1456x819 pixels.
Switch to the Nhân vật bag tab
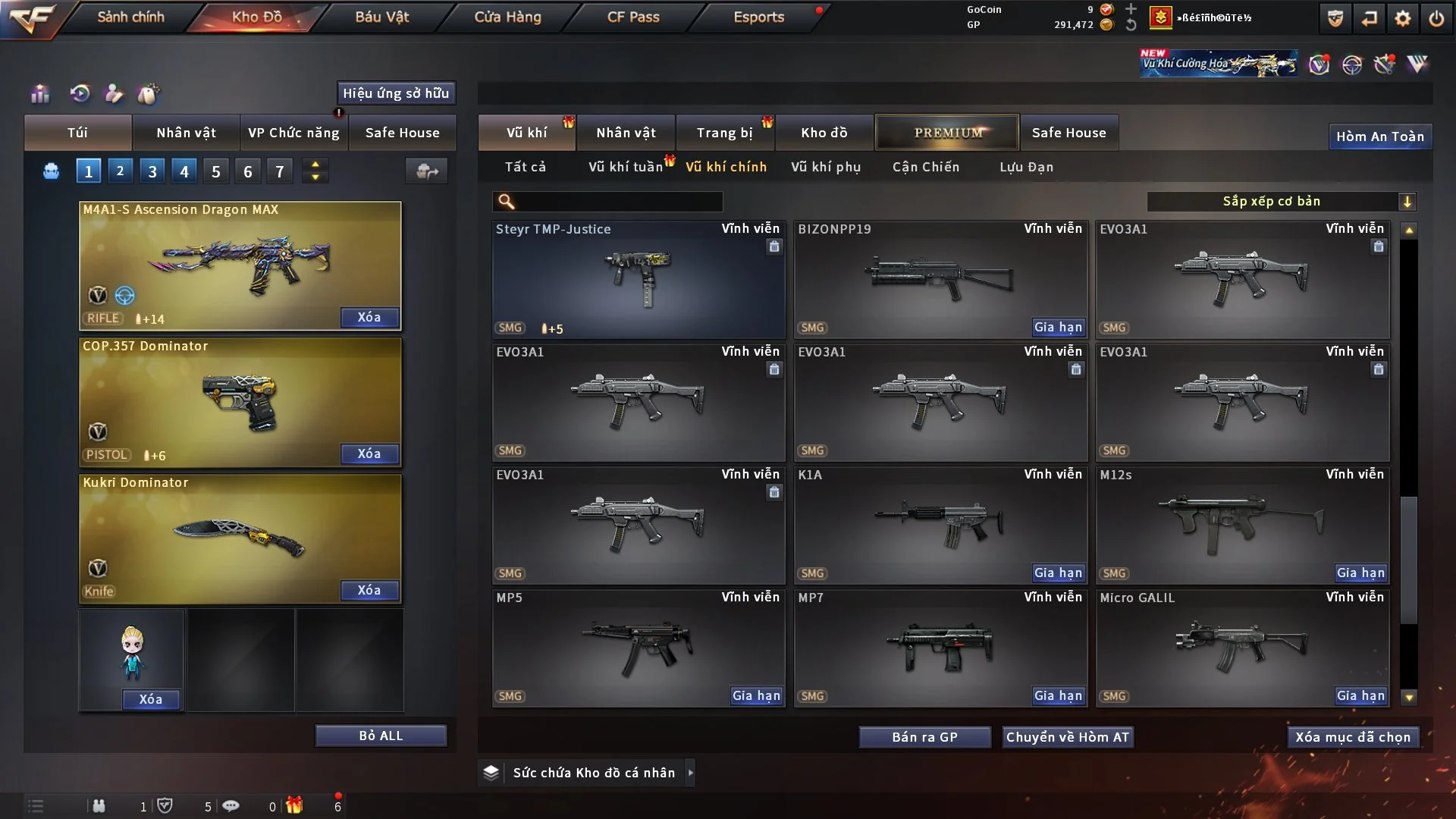[x=186, y=133]
